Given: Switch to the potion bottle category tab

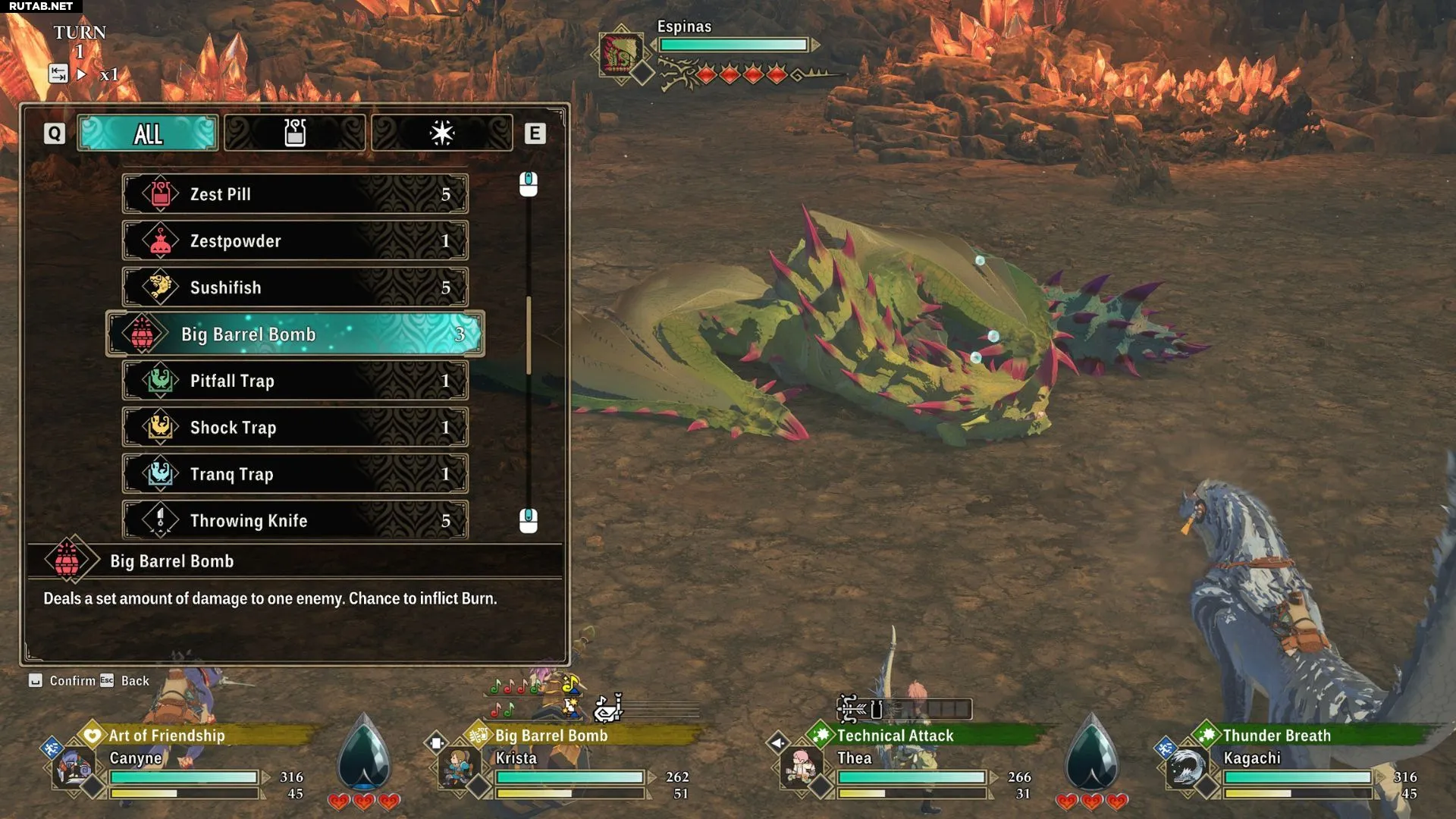Looking at the screenshot, I should pos(294,133).
